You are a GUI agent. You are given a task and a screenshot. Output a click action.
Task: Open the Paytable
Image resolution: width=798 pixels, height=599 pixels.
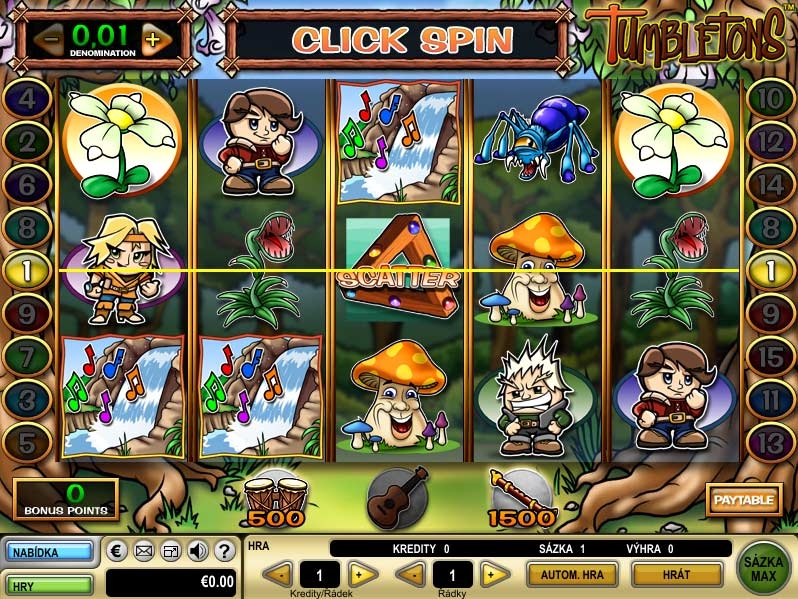click(x=743, y=498)
